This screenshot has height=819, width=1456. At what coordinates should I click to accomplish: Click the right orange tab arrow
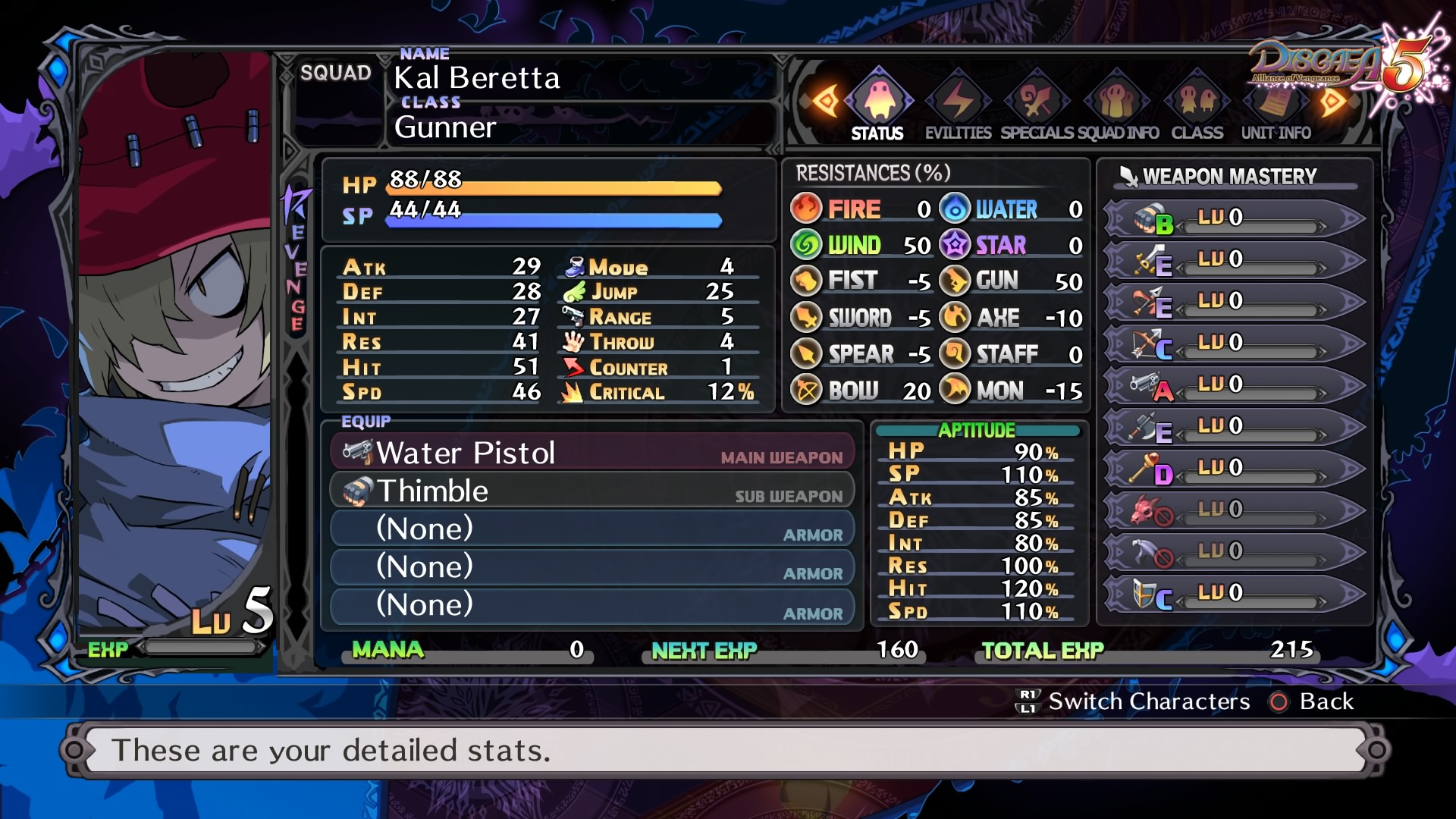(1332, 101)
